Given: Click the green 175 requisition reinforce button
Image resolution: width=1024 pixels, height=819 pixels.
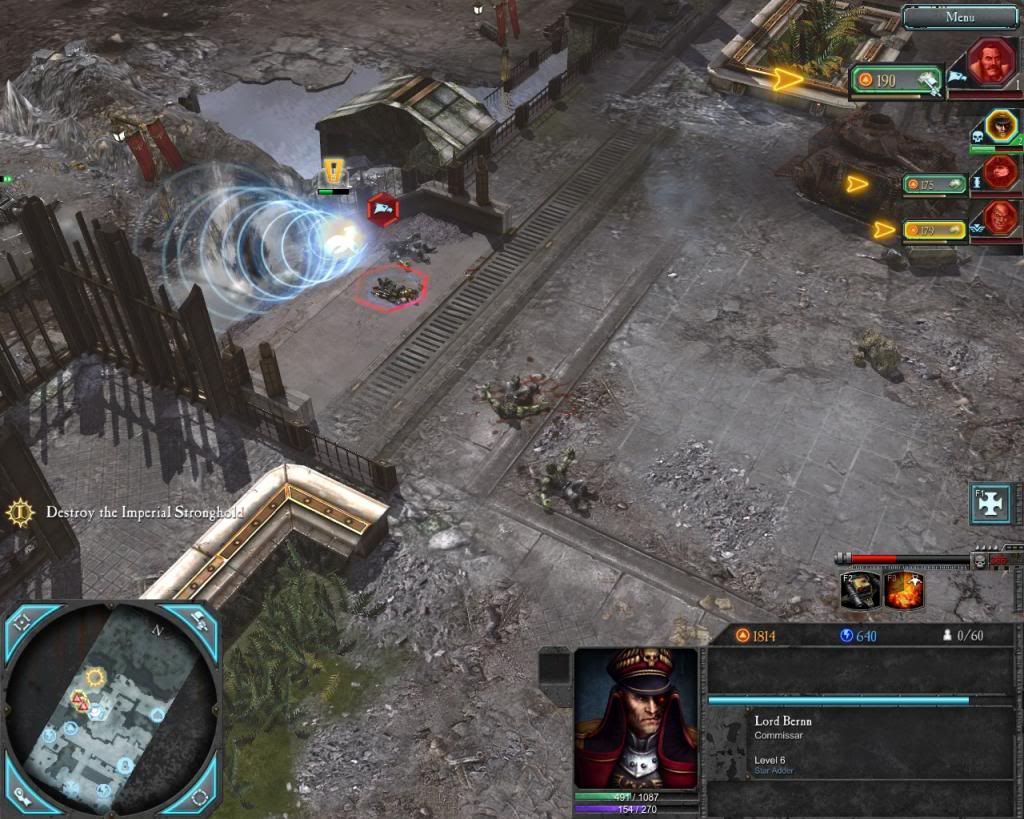Looking at the screenshot, I should click(933, 184).
